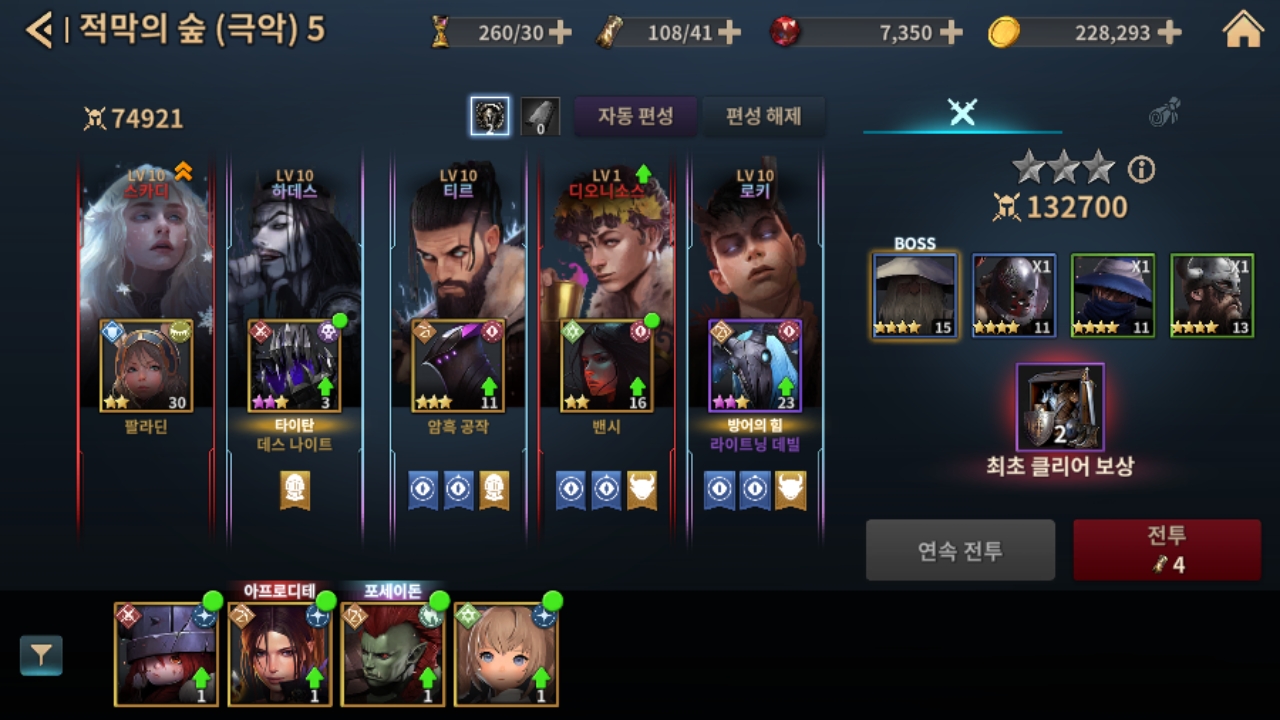Select the 아프로디테 unit card
Viewport: 1280px width, 720px height.
pyautogui.click(x=279, y=654)
